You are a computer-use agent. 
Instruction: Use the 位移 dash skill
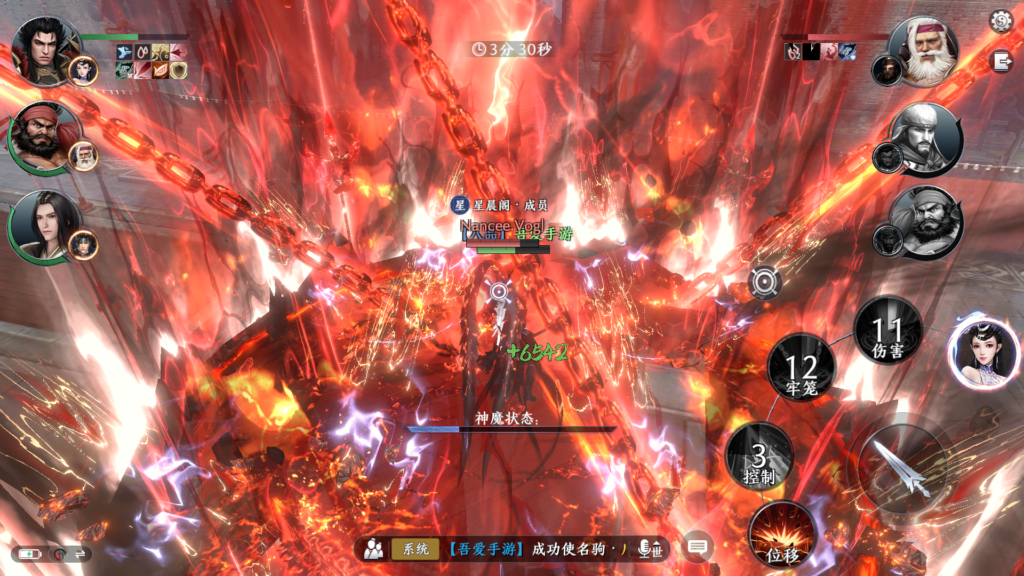782,533
